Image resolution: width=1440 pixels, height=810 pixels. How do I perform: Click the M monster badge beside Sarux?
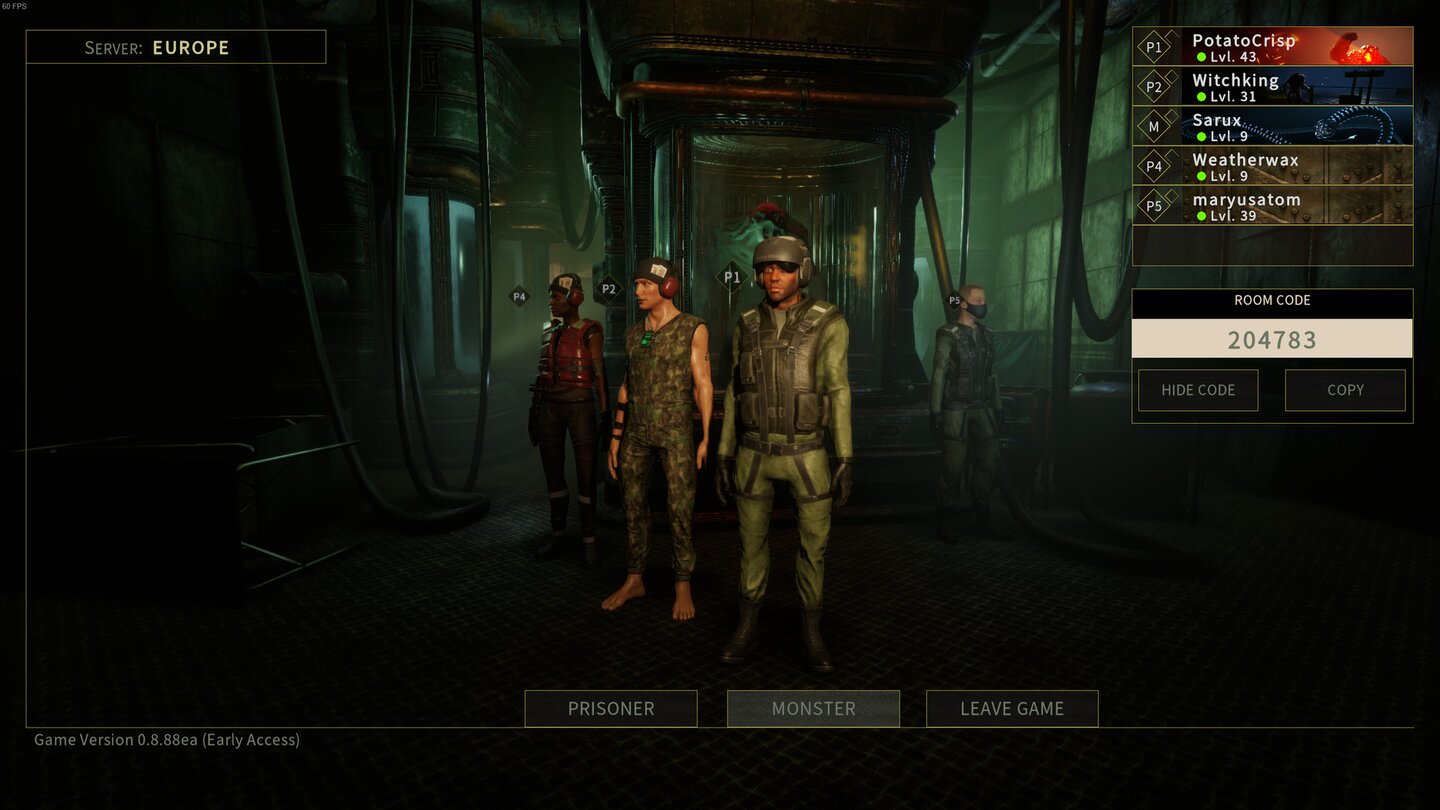click(1155, 127)
